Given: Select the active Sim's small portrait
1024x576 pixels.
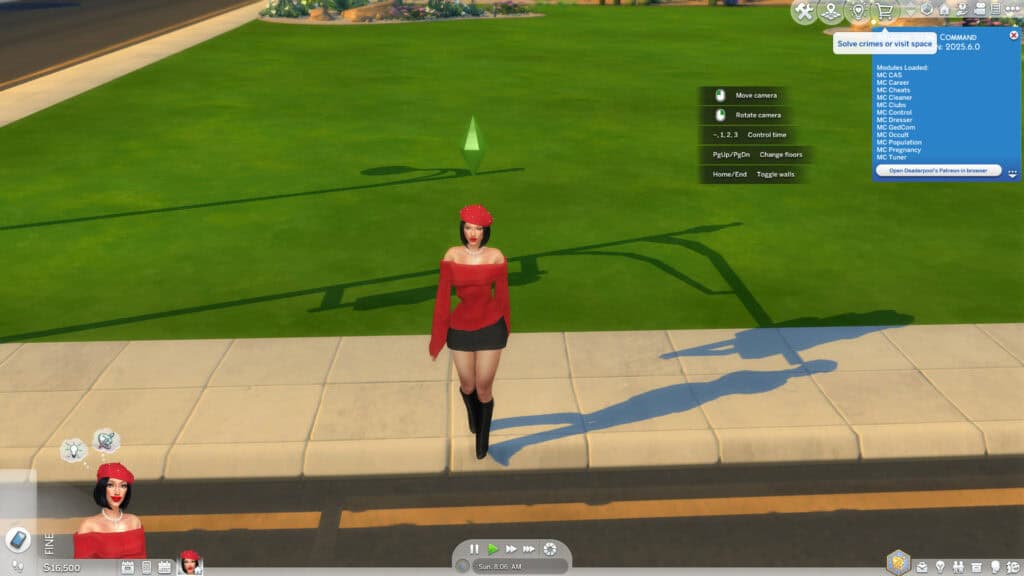Looking at the screenshot, I should coord(189,562).
